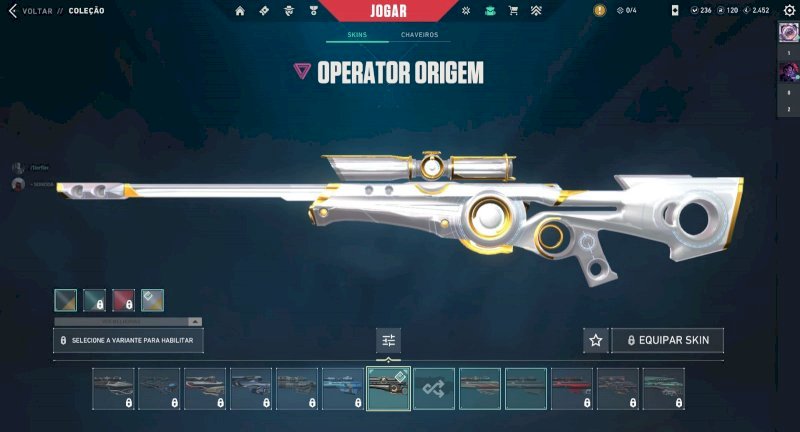
Task: Select the Skins tab
Action: point(357,35)
